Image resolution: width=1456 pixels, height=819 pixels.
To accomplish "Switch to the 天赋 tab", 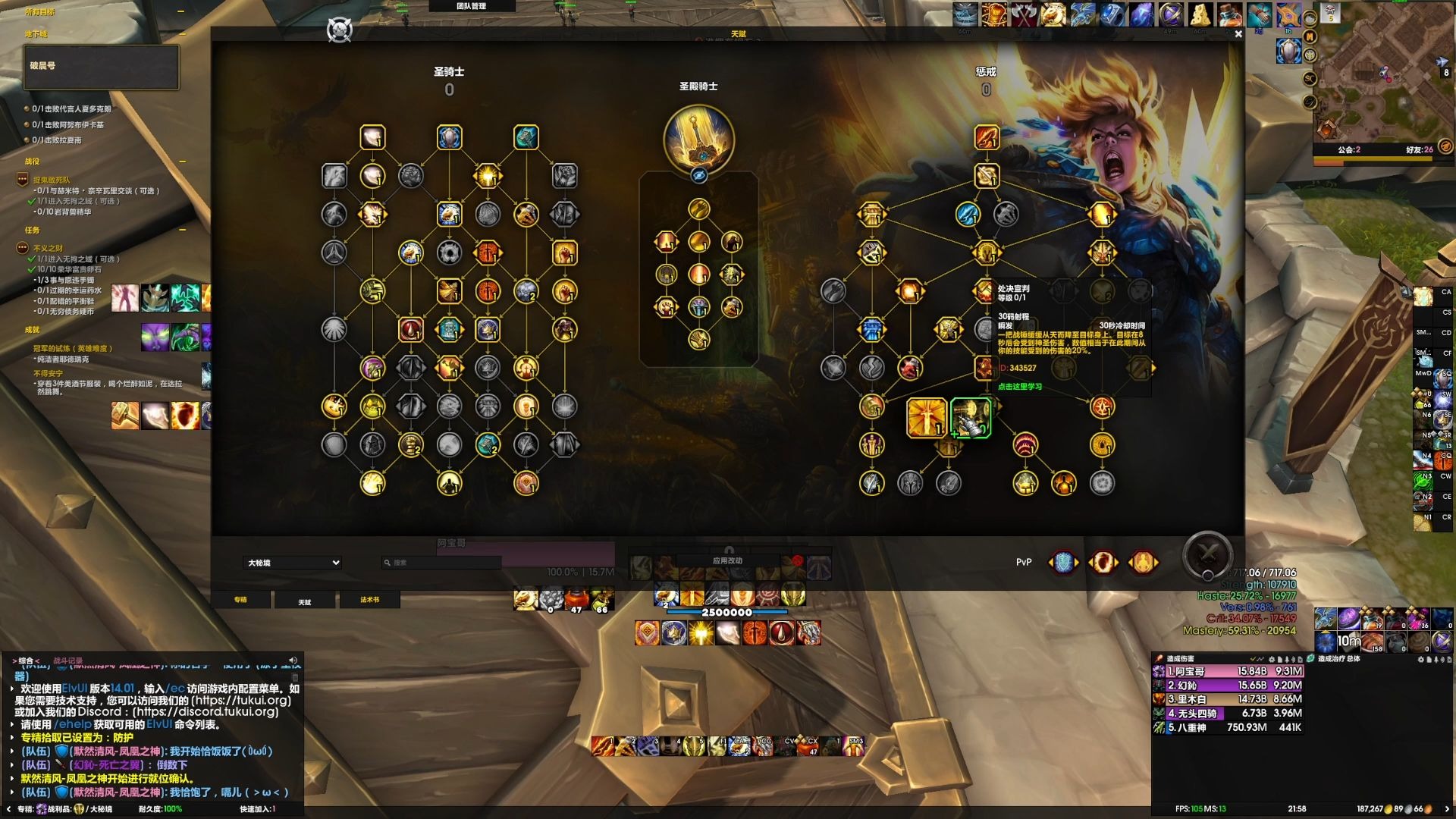I will (305, 601).
